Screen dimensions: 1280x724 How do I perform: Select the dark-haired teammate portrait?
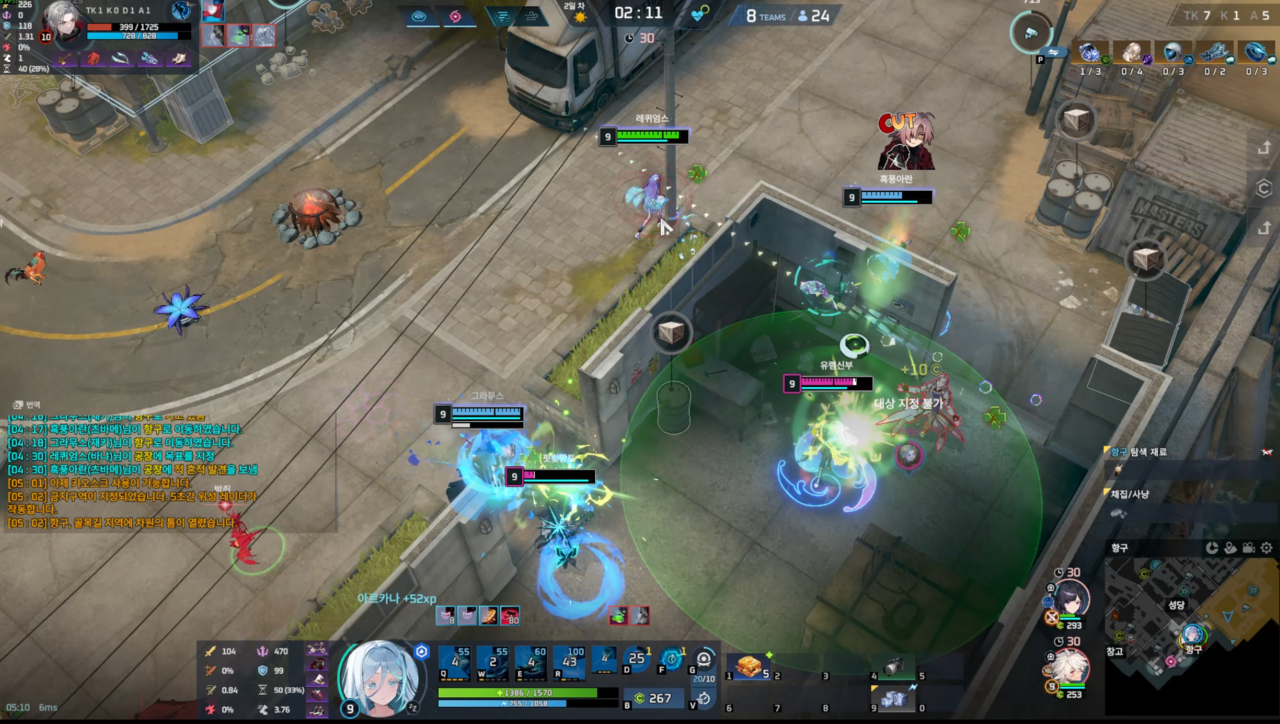coord(1068,601)
